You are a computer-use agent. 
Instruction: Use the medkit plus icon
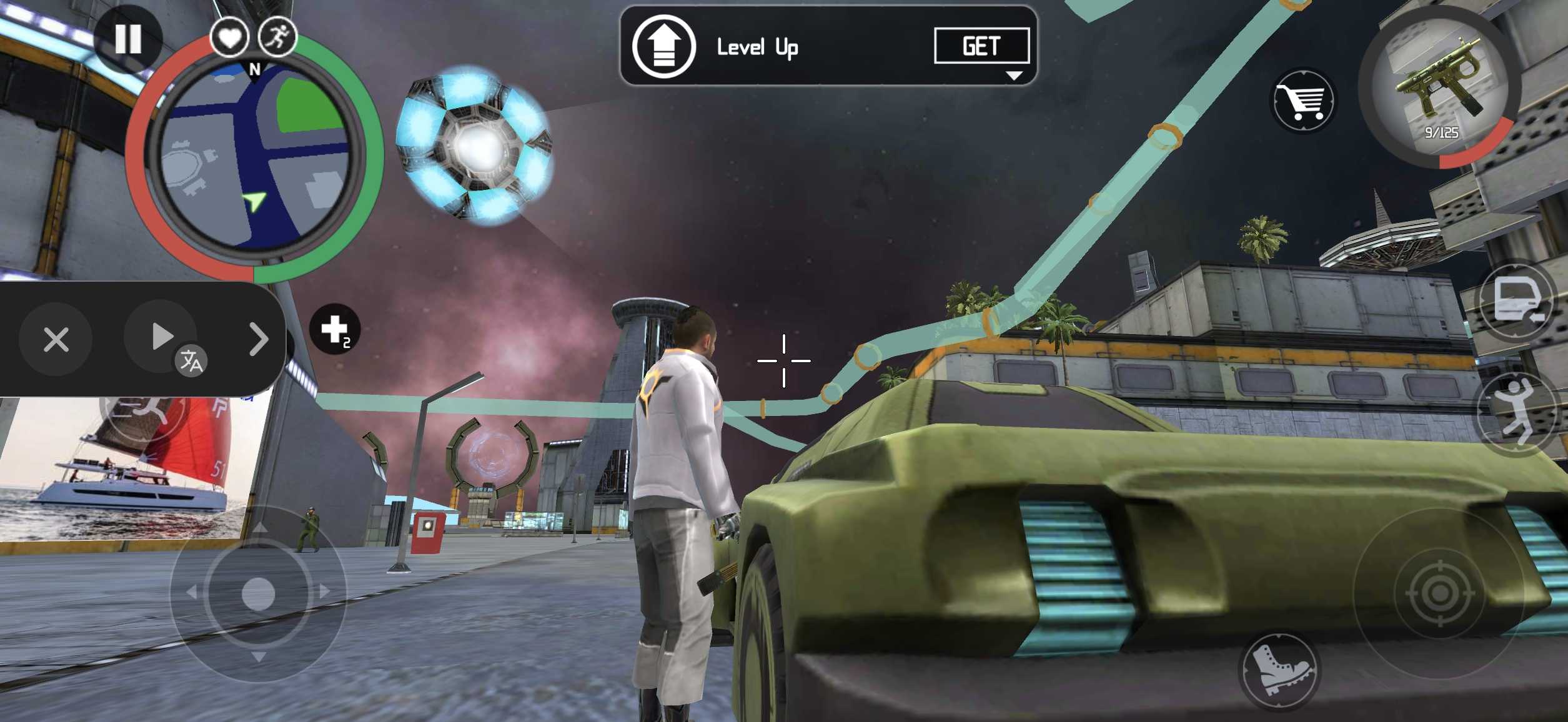click(335, 329)
